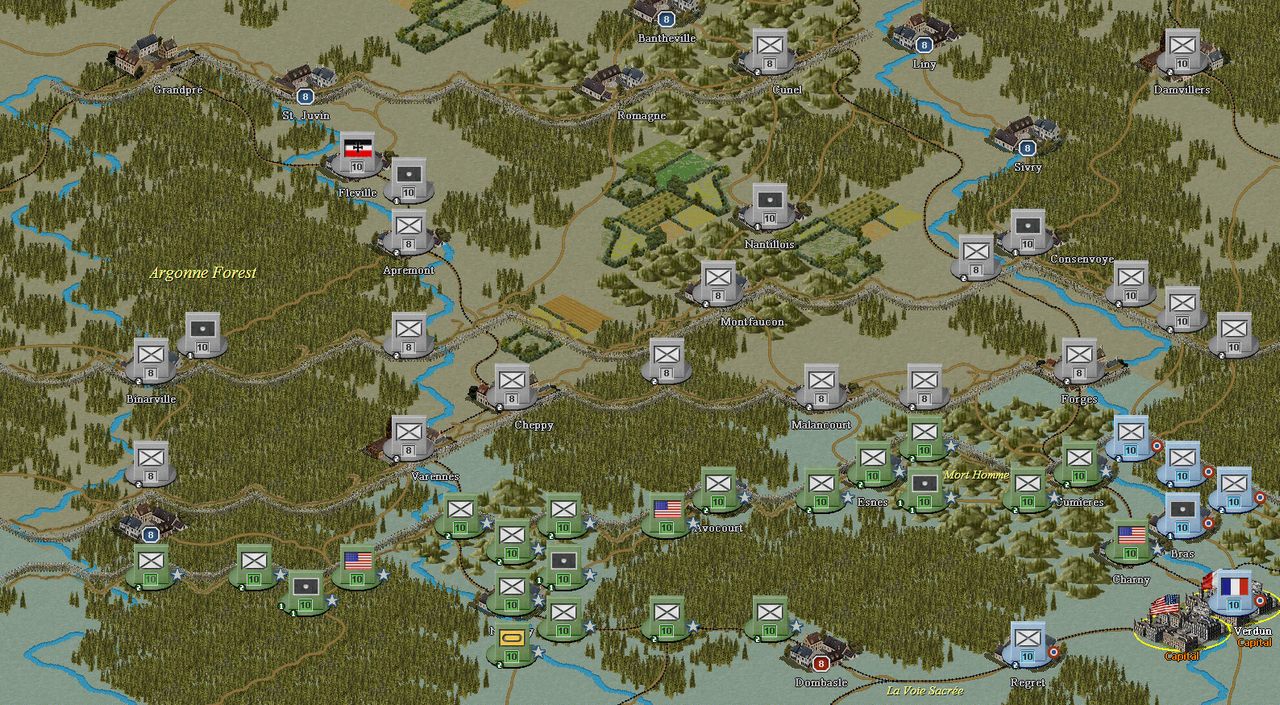Select the German artillery unit at Nantillois
Screen dimensions: 1280x705
[769, 203]
